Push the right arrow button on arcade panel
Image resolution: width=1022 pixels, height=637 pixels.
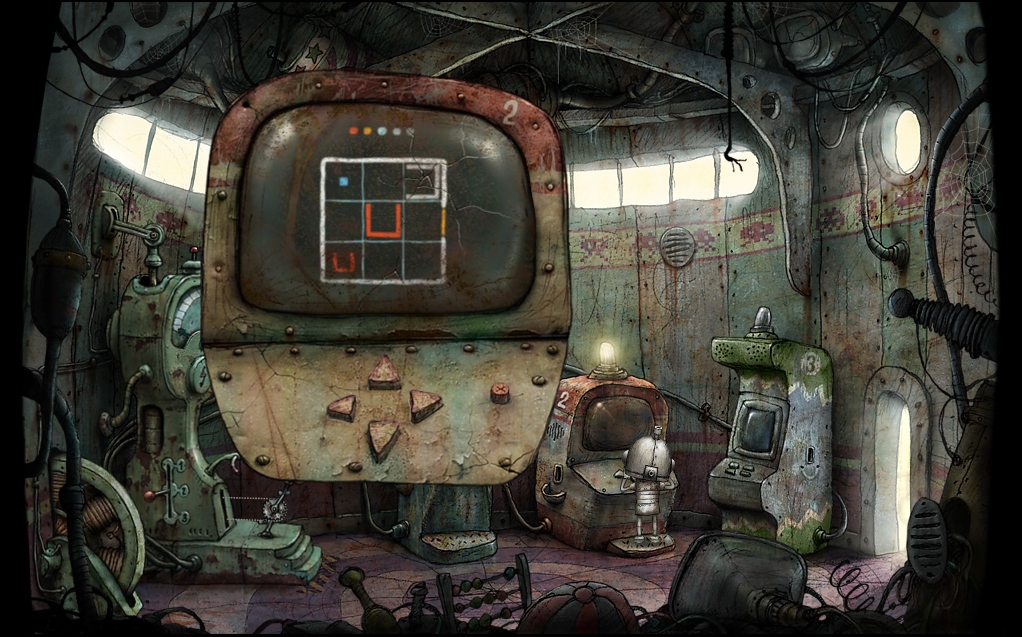(425, 404)
